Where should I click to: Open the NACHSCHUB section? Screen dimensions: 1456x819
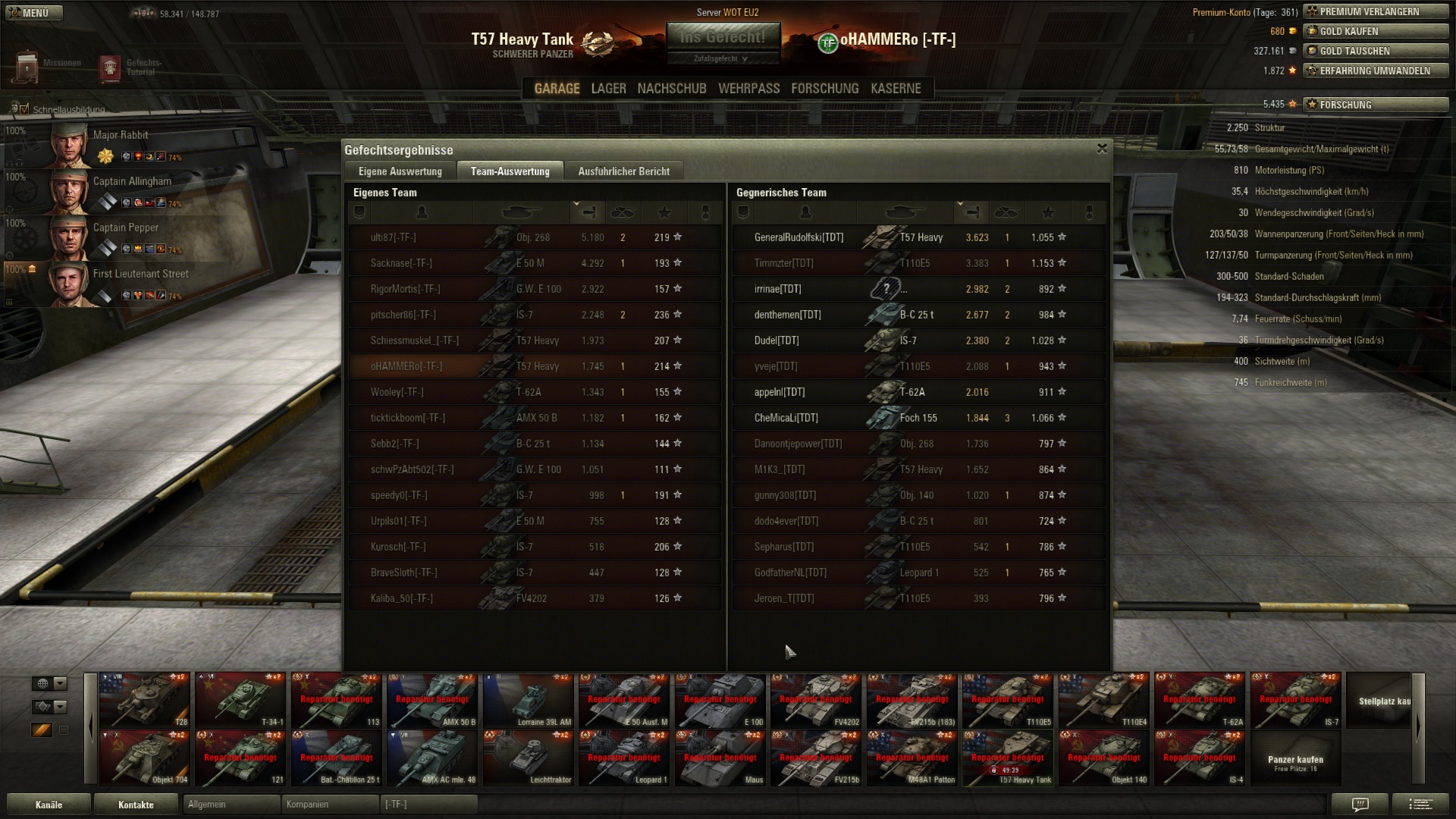(671, 89)
